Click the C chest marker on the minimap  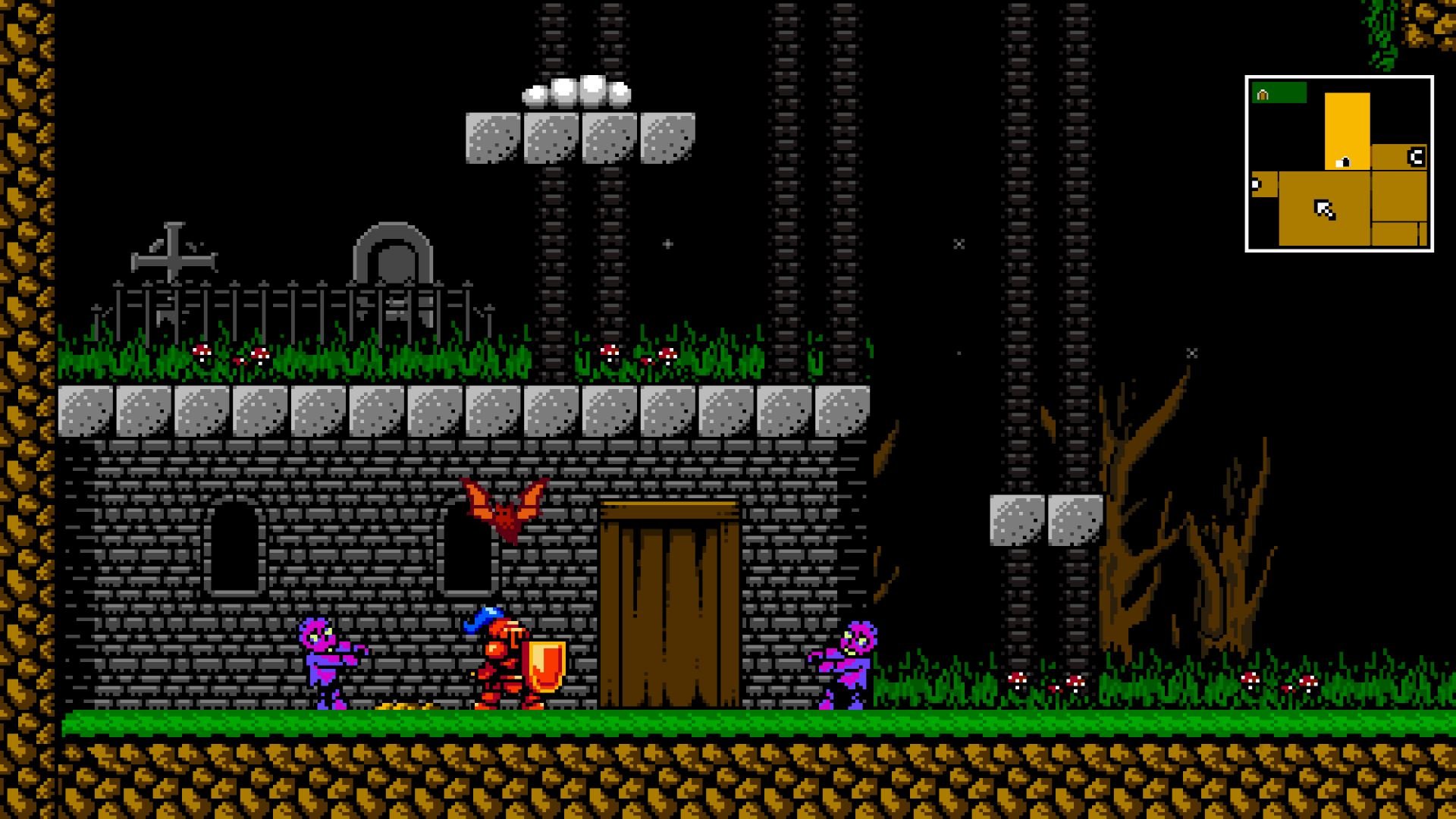click(x=1416, y=157)
